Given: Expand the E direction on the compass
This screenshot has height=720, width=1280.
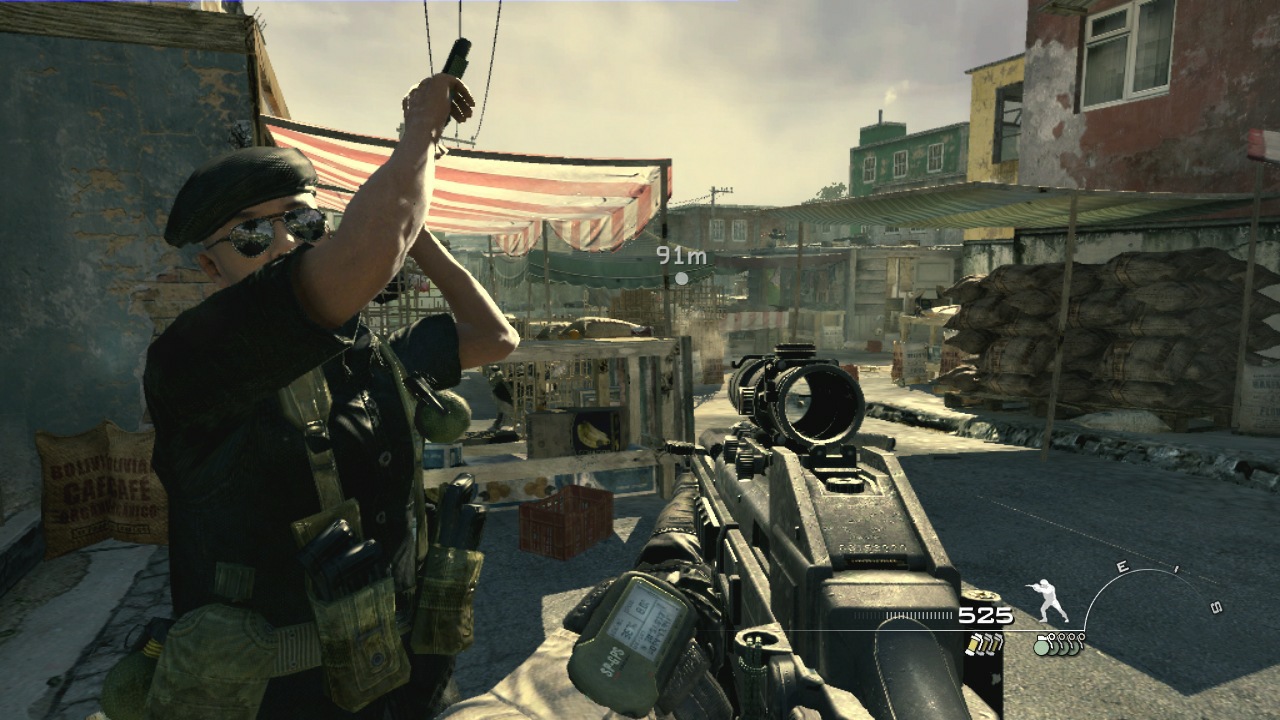Looking at the screenshot, I should pyautogui.click(x=1121, y=565).
